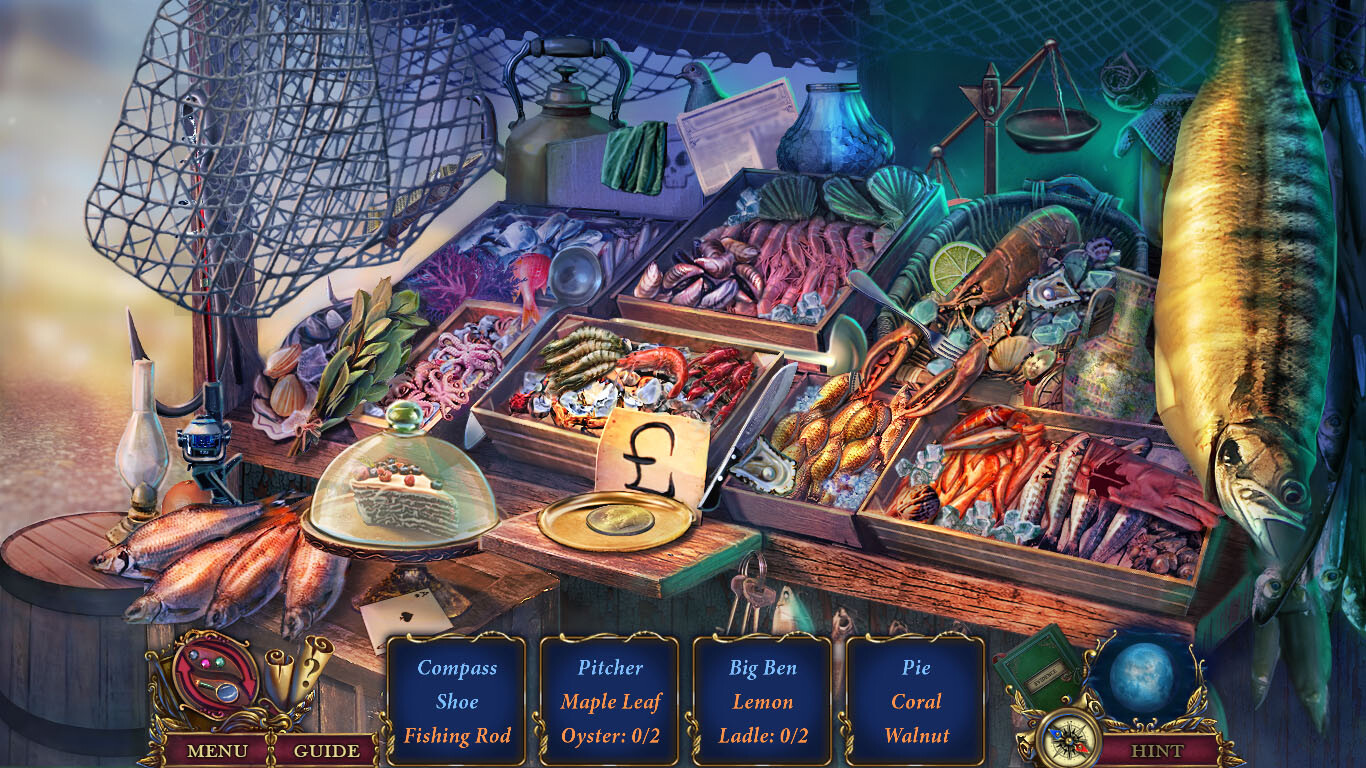Click the £ price sign
The width and height of the screenshot is (1366, 768).
pyautogui.click(x=651, y=455)
